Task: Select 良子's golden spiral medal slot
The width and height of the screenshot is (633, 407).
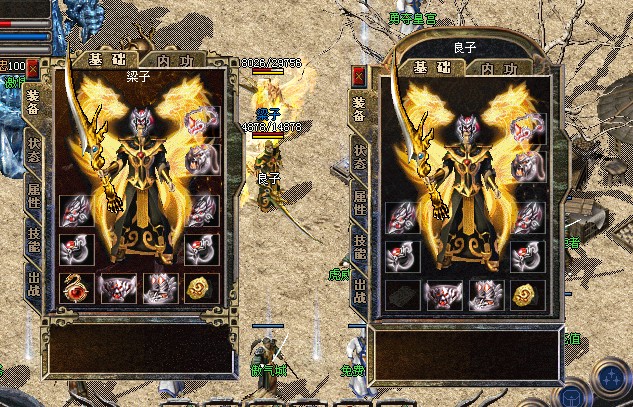Action: pyautogui.click(x=526, y=296)
